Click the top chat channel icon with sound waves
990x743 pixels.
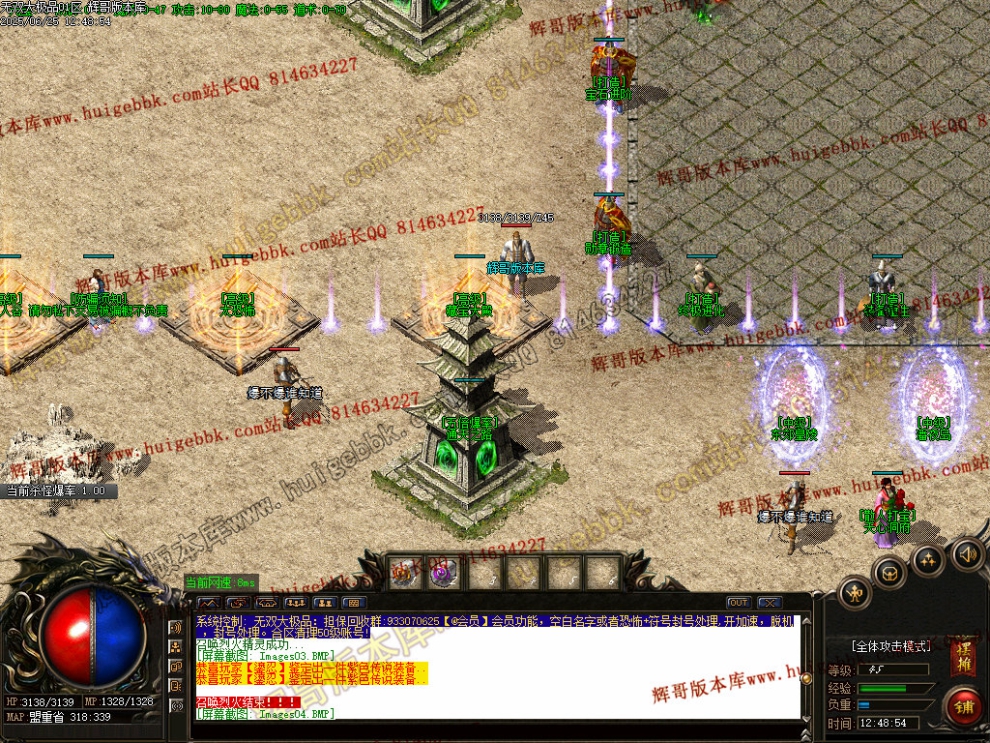pyautogui.click(x=176, y=628)
